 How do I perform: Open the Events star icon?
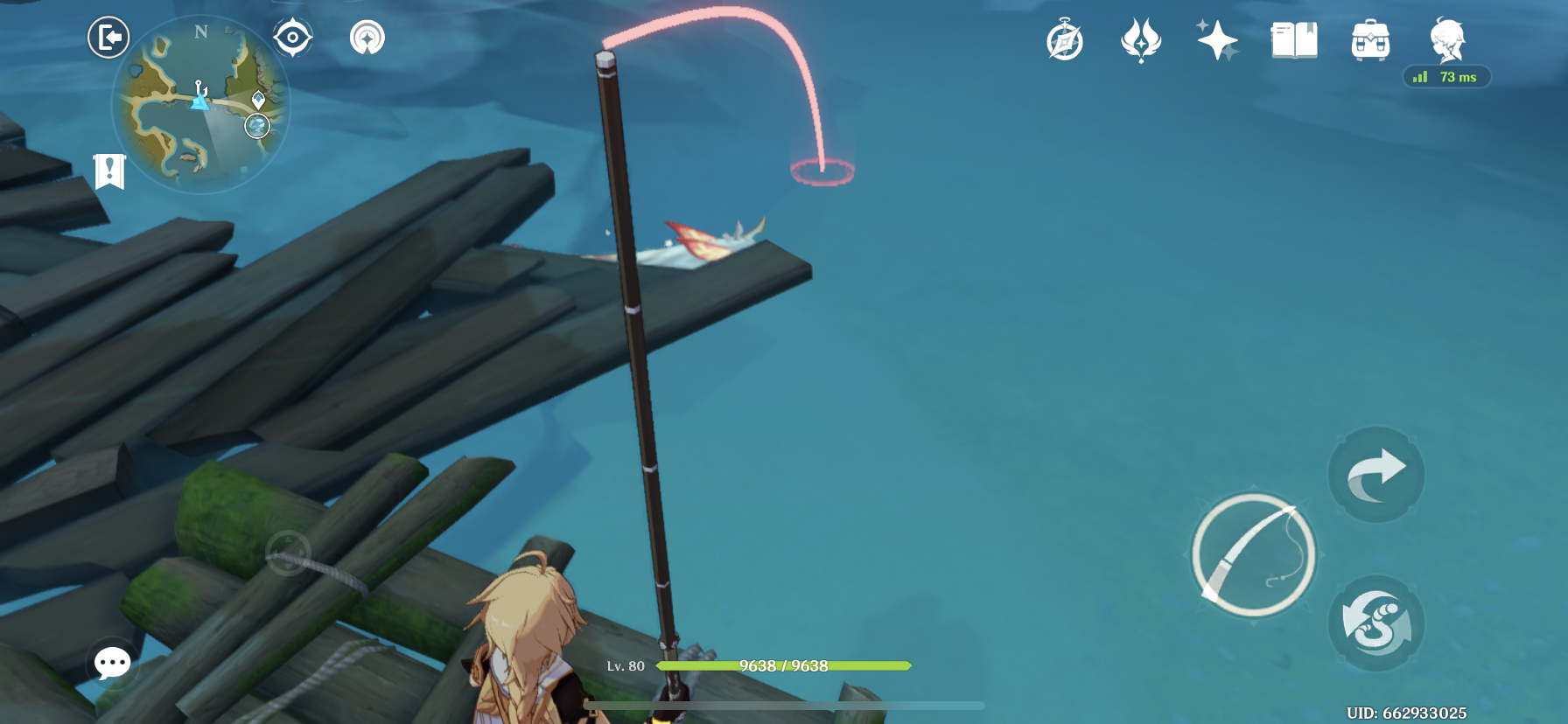(1220, 40)
